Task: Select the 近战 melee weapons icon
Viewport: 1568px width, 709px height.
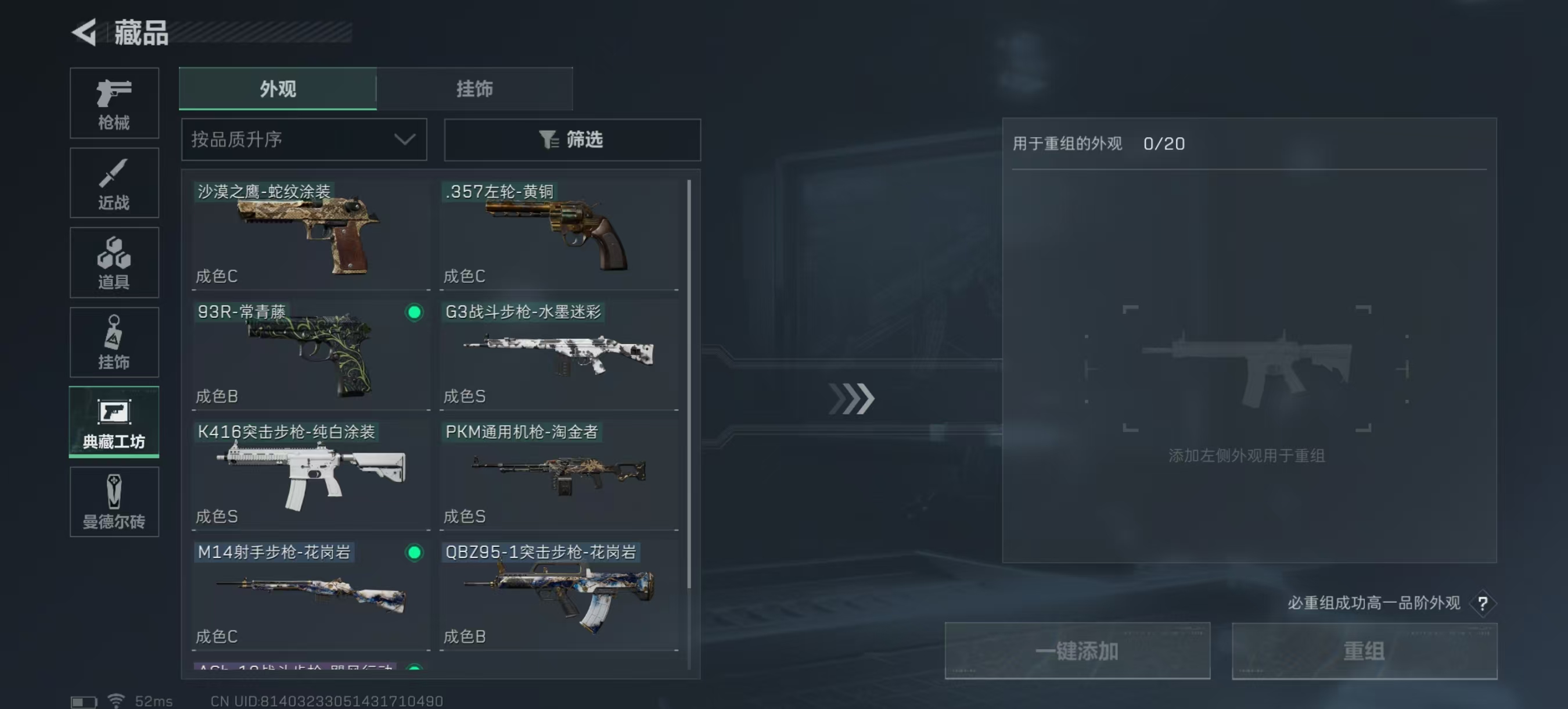Action: coord(114,182)
